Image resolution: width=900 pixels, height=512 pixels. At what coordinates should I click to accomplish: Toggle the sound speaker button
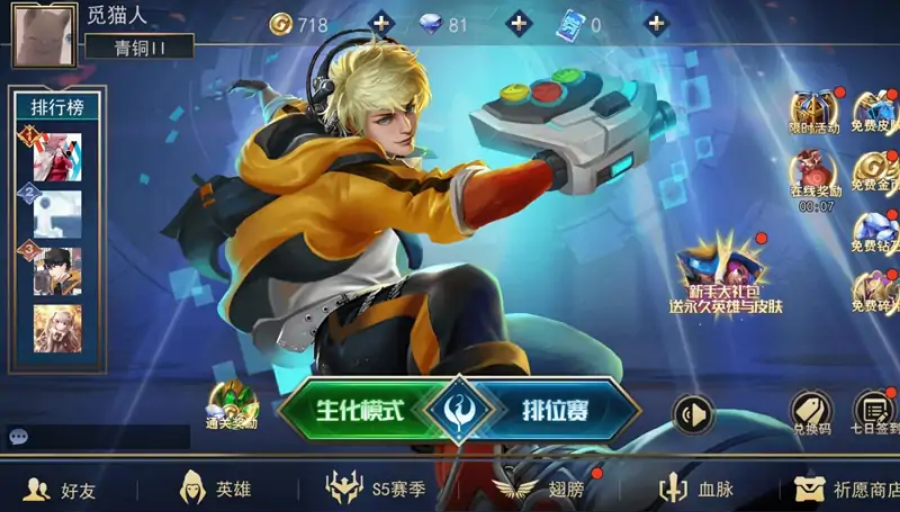click(x=692, y=414)
